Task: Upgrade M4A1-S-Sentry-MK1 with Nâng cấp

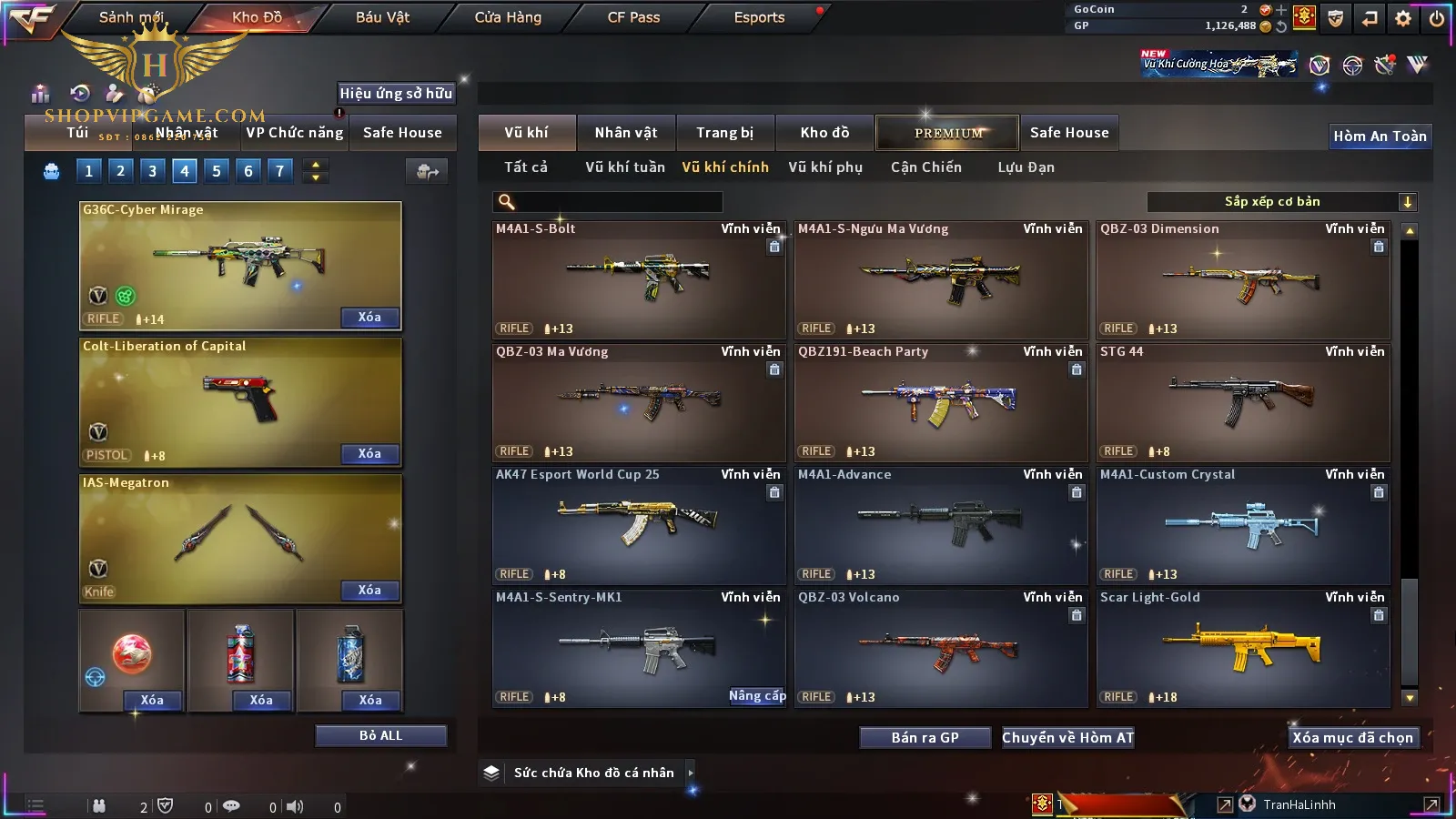Action: 757,696
